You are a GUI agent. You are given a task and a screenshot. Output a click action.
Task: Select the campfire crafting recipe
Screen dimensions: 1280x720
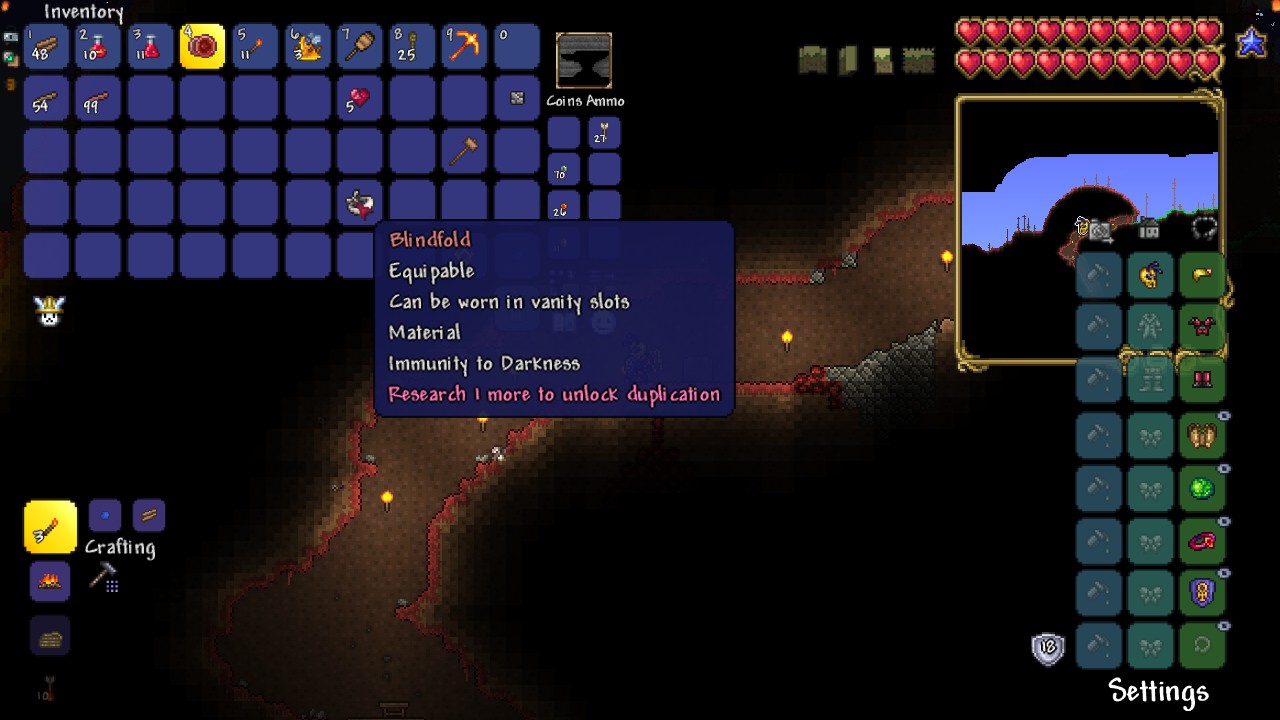point(49,581)
